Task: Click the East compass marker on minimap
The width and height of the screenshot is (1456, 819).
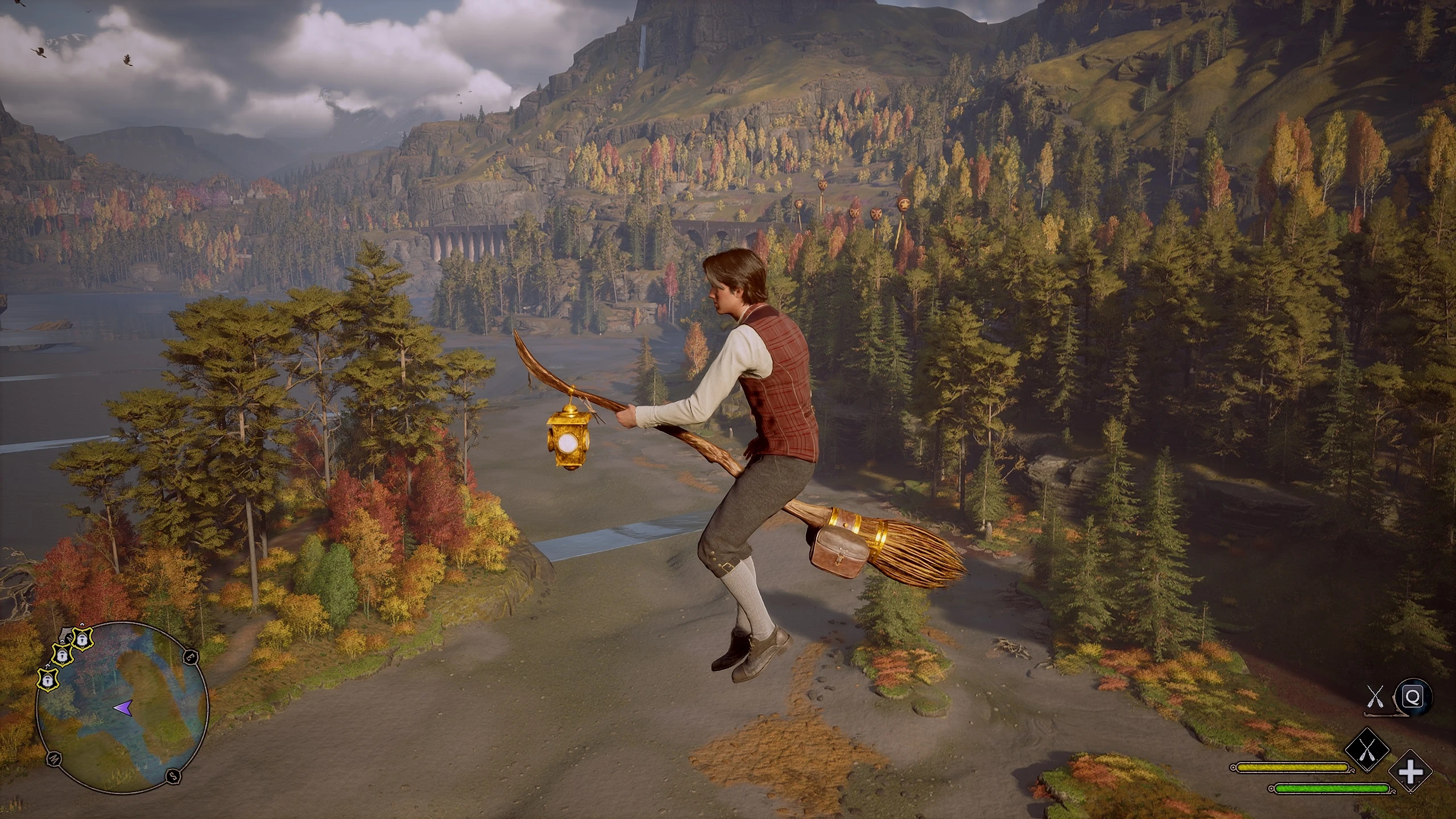Action: tap(189, 656)
